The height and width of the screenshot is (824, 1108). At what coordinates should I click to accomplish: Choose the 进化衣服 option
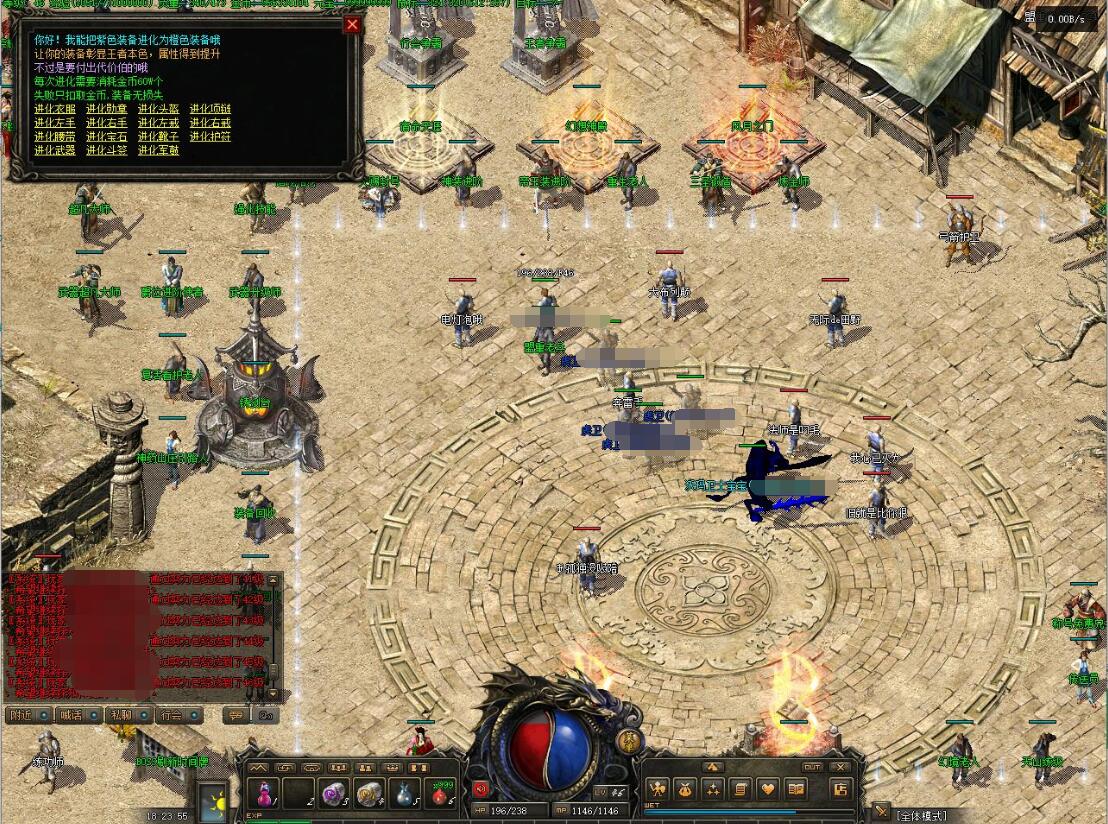point(55,109)
